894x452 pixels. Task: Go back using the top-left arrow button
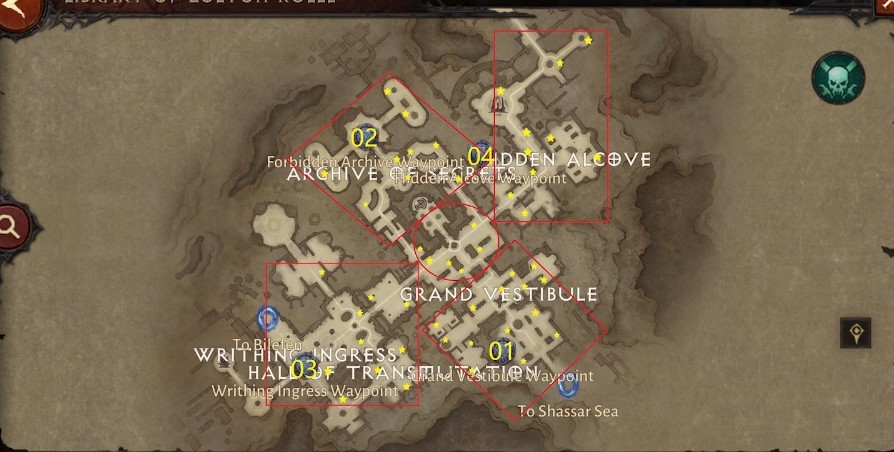point(12,12)
